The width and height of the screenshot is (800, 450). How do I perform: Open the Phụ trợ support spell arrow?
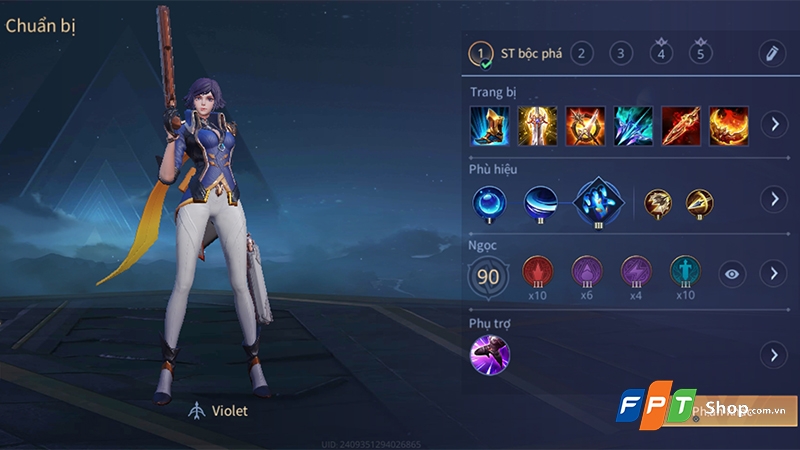pos(772,355)
